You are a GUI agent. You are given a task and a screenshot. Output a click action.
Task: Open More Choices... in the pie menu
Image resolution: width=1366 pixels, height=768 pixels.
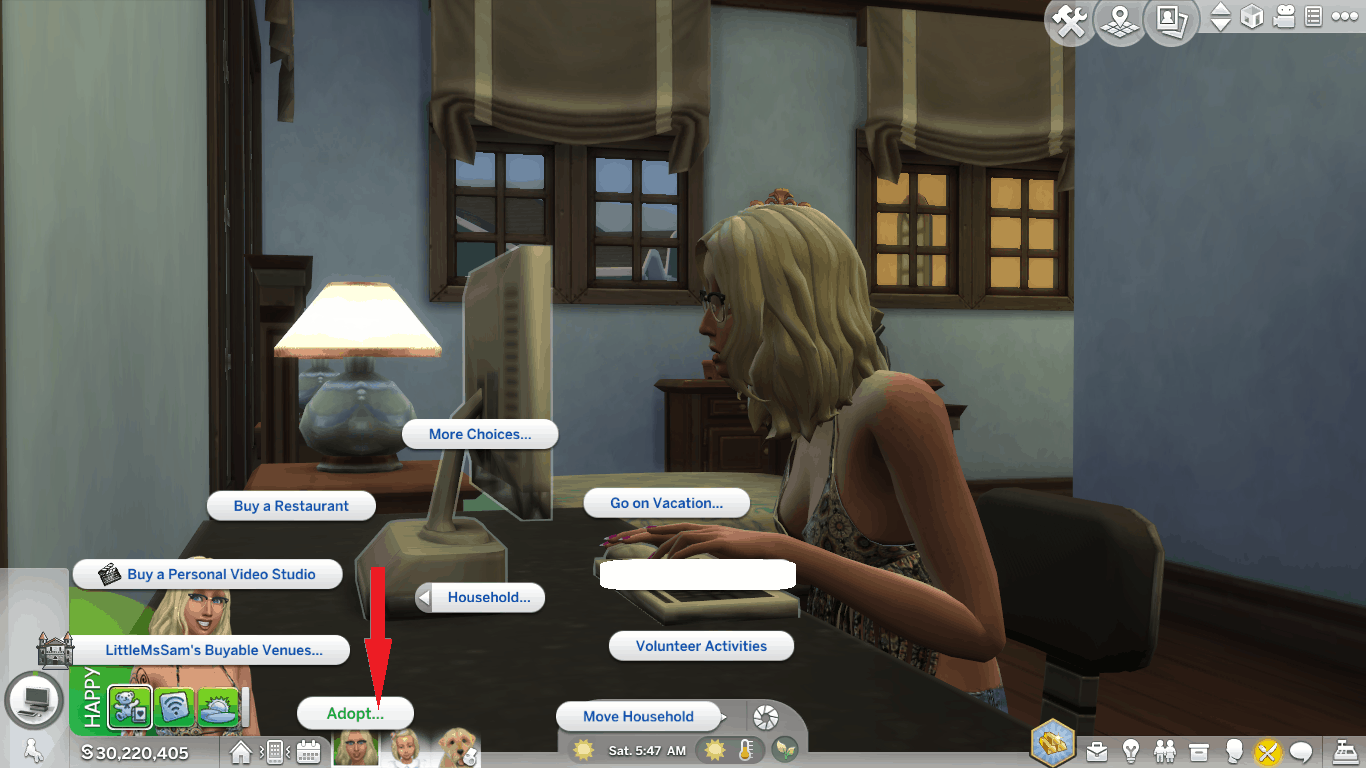(479, 434)
